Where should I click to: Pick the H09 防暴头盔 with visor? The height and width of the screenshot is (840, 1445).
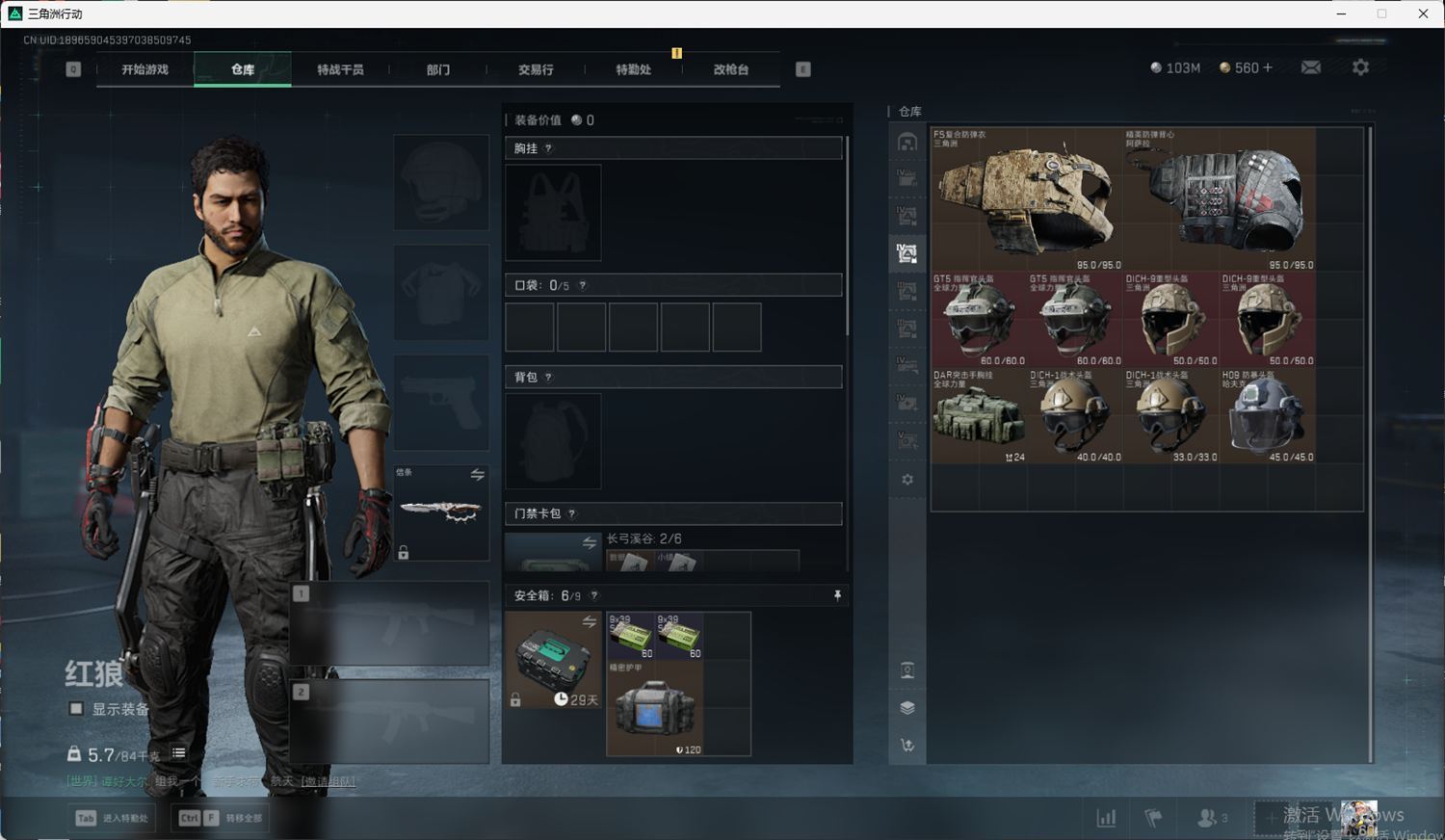(1267, 416)
